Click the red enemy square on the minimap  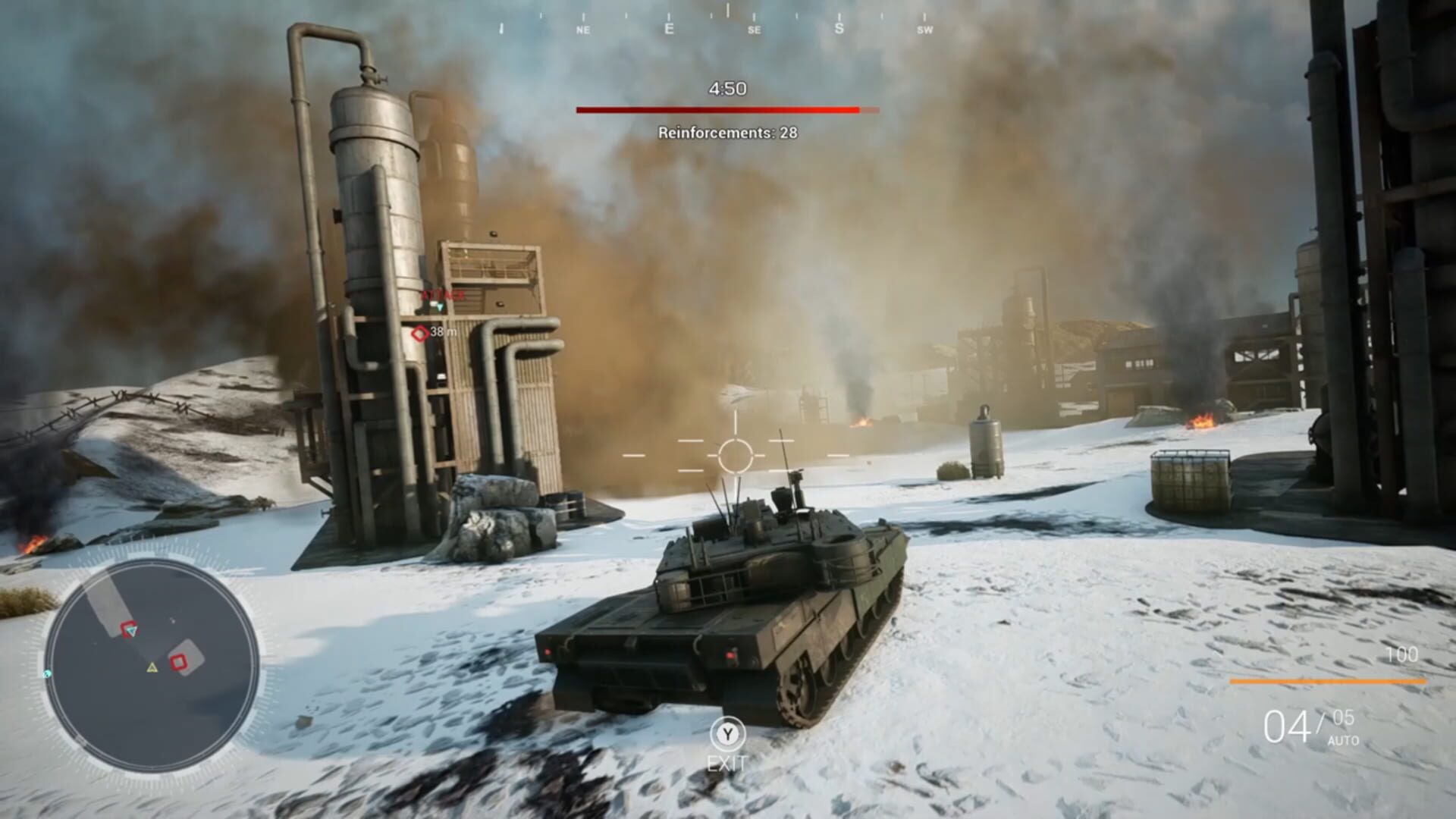click(178, 661)
